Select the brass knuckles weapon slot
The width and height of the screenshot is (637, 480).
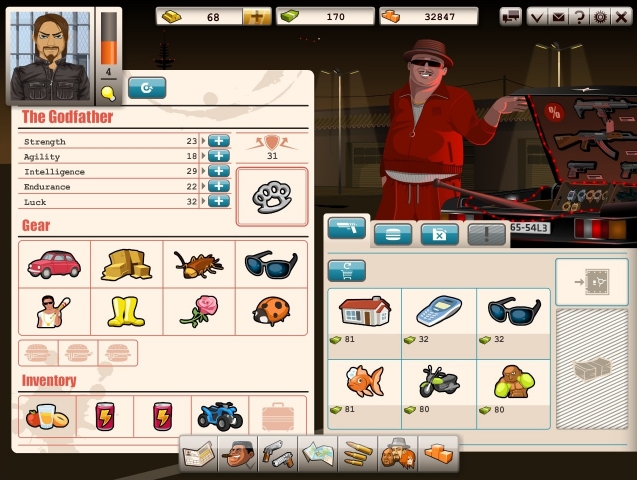pyautogui.click(x=271, y=196)
